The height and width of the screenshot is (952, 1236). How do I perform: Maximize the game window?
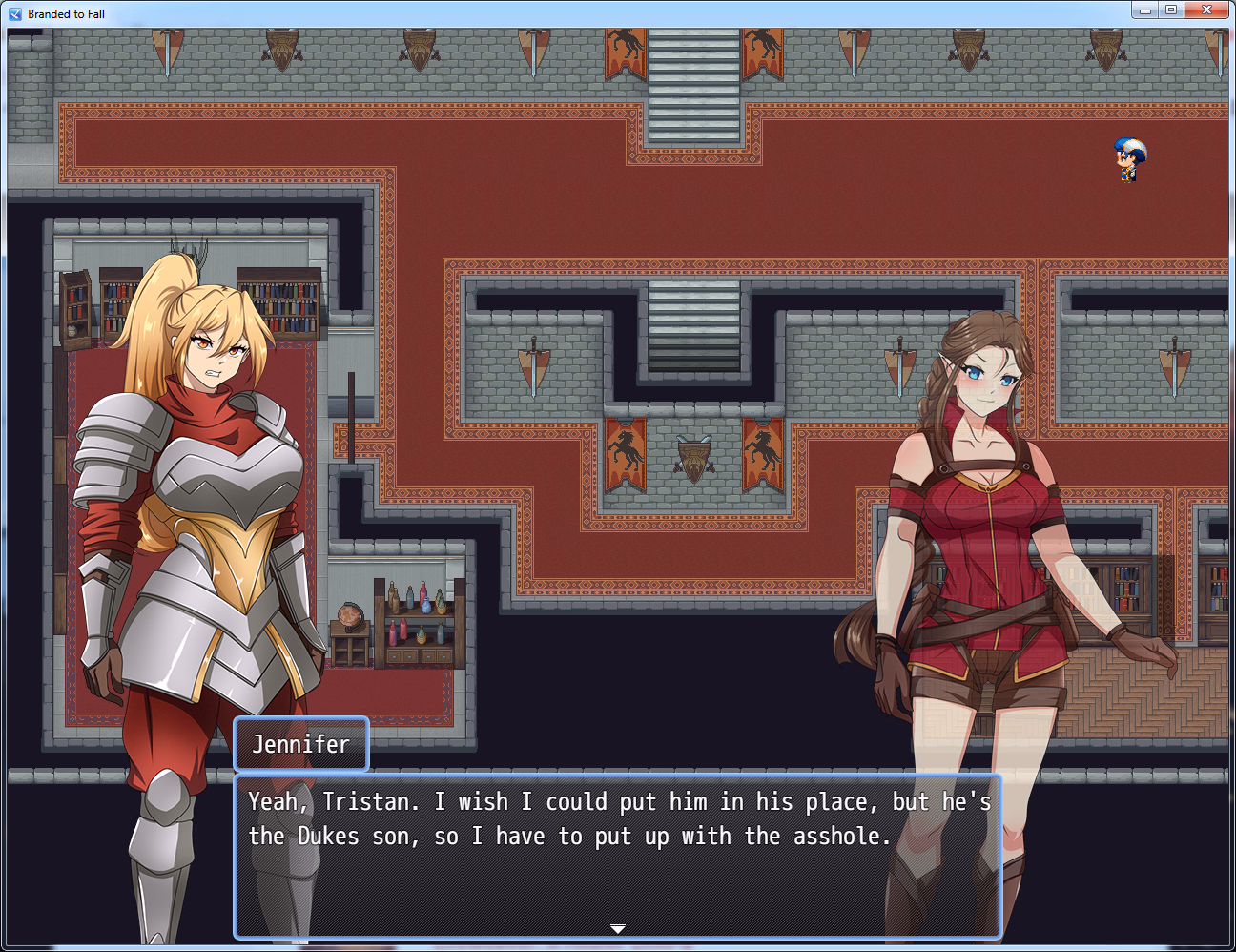click(1171, 10)
